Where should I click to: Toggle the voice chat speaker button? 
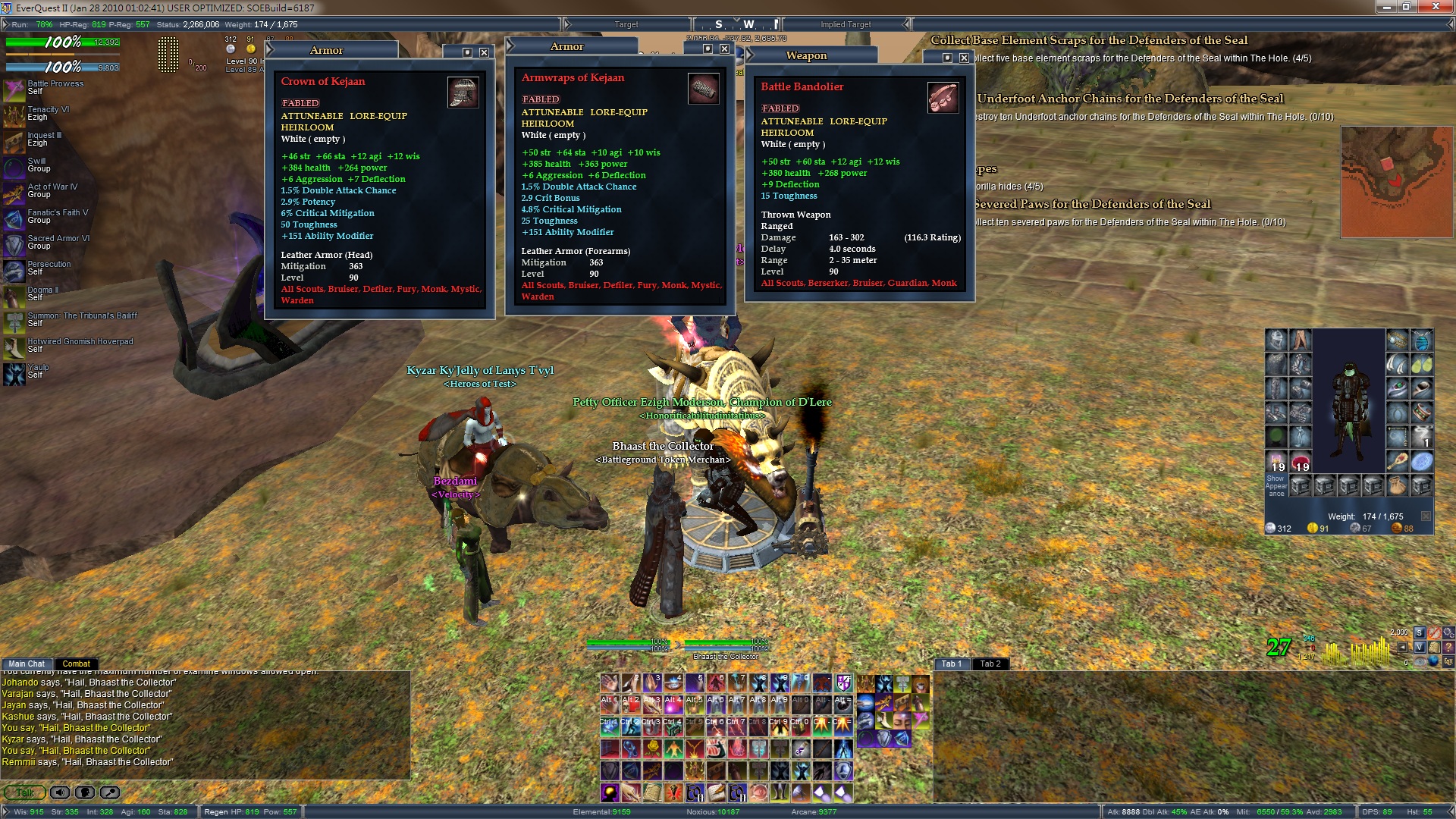(x=60, y=792)
